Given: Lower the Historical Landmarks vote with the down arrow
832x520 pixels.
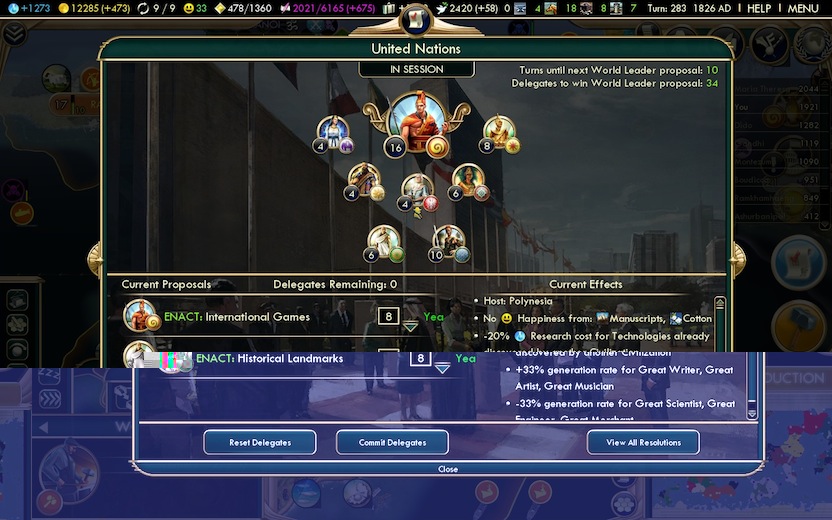Looking at the screenshot, I should (442, 369).
